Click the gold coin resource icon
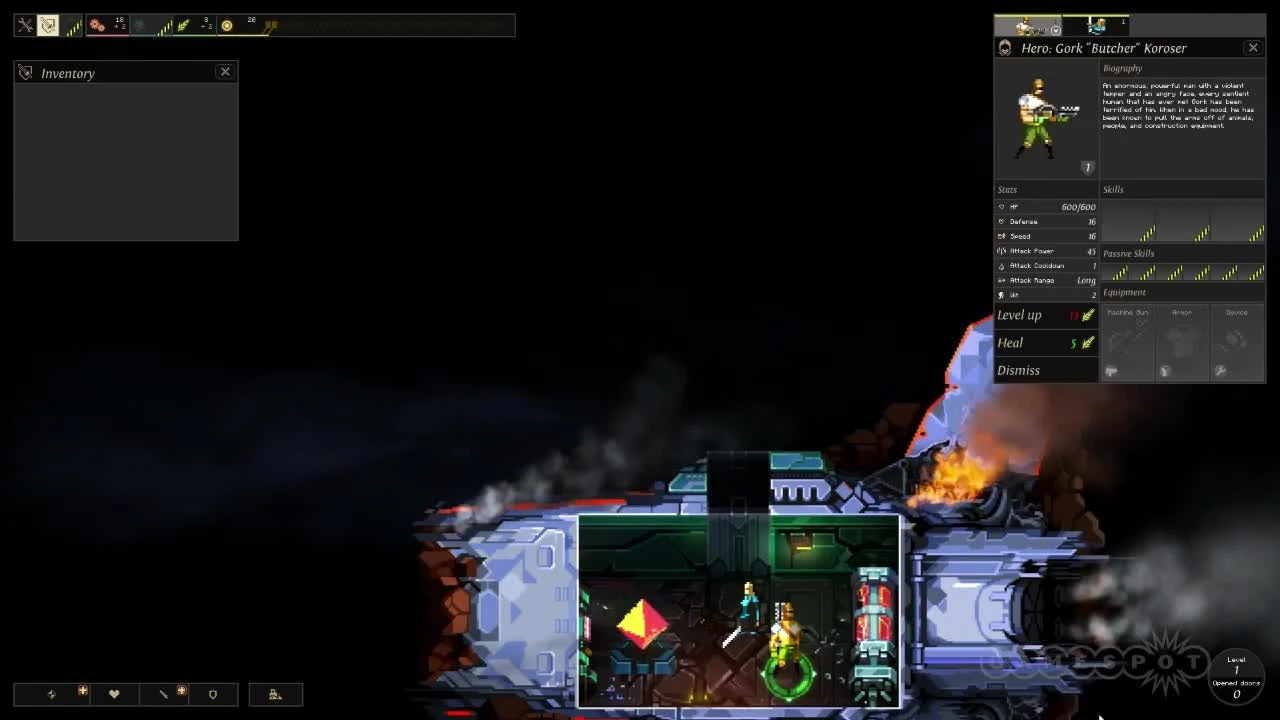 tap(226, 26)
